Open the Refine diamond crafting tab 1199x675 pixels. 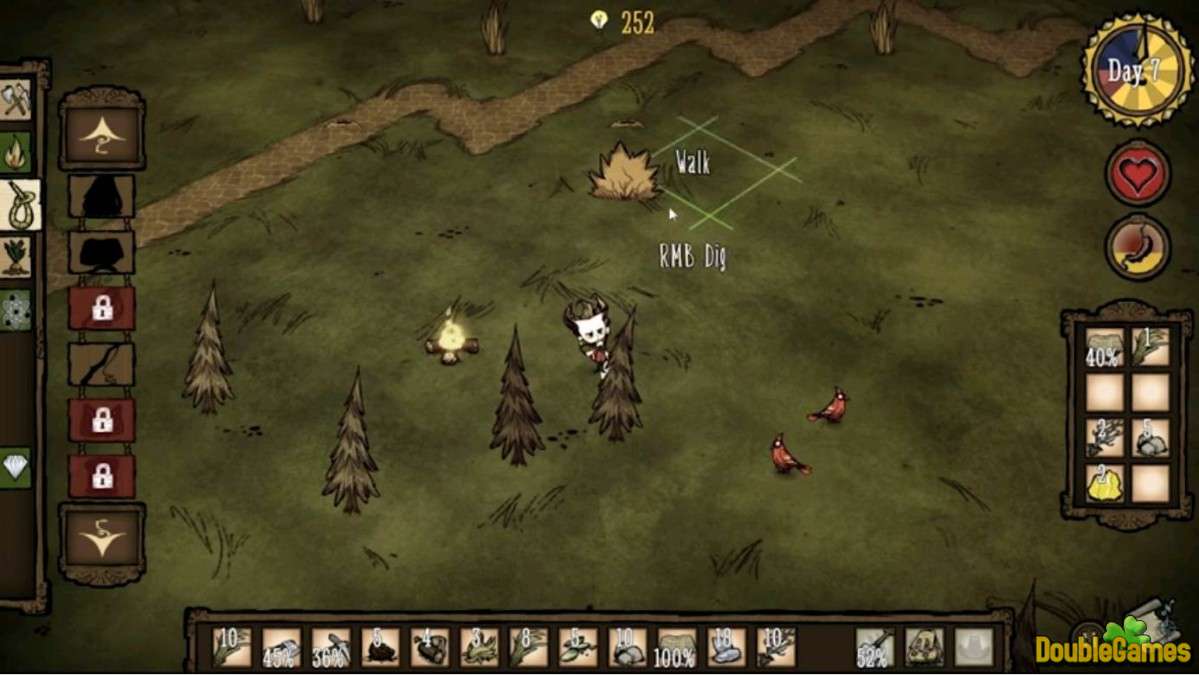16,466
